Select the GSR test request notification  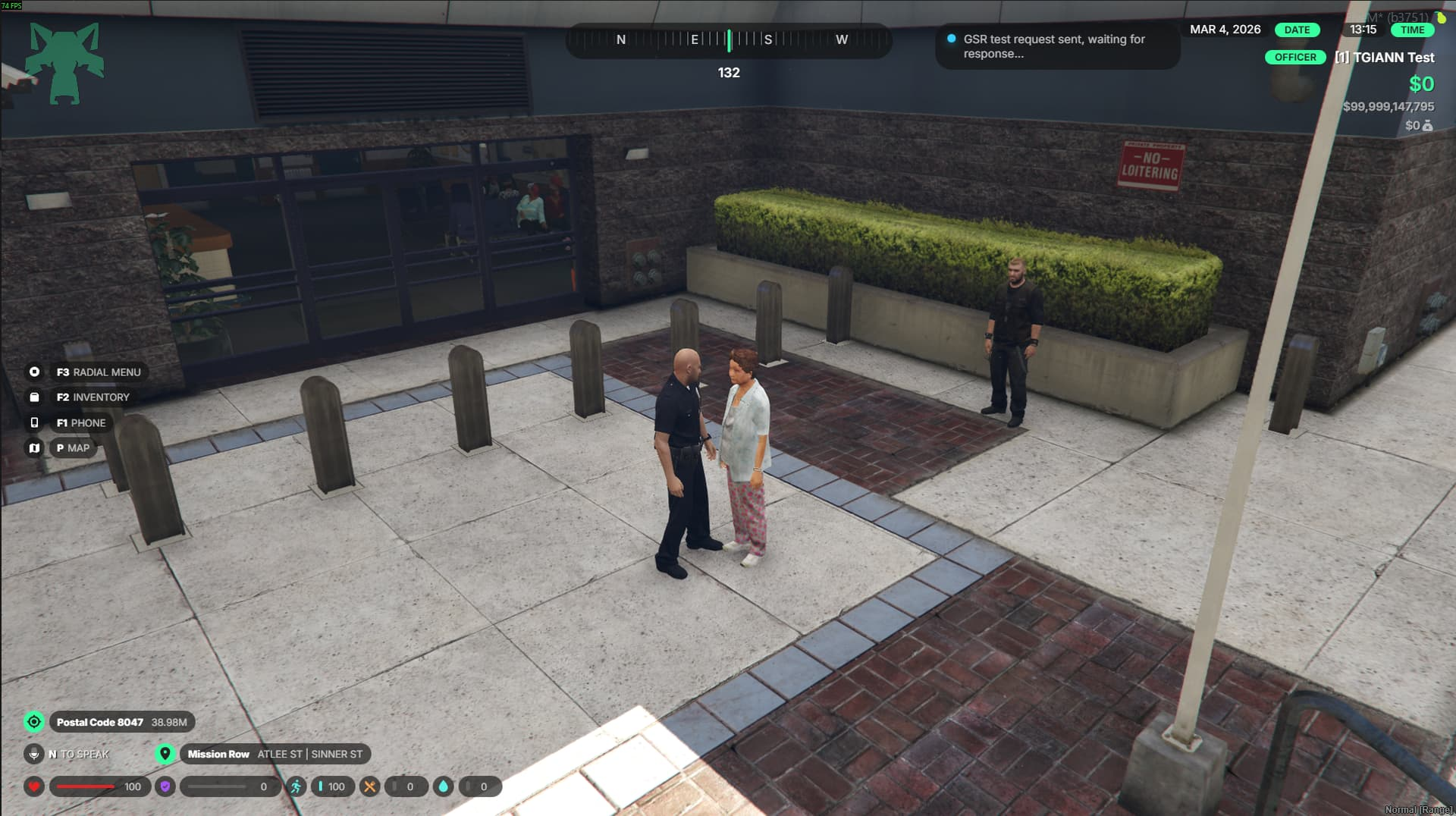point(1056,46)
